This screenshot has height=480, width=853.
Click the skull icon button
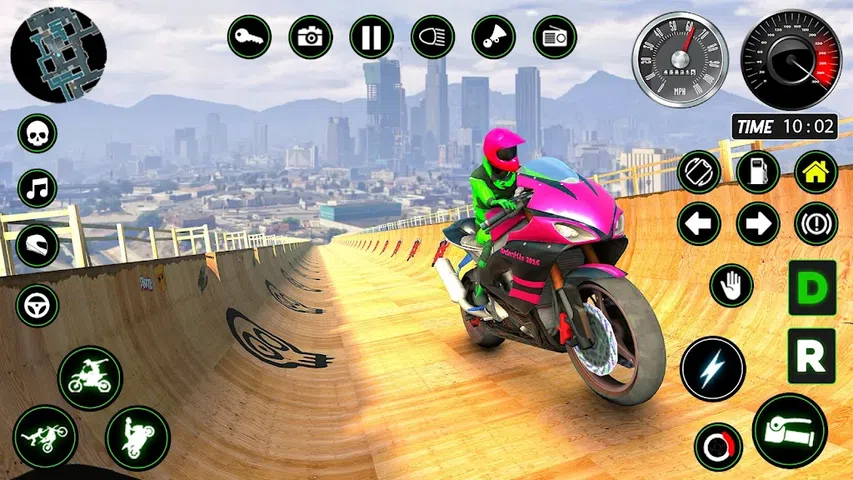(x=37, y=133)
